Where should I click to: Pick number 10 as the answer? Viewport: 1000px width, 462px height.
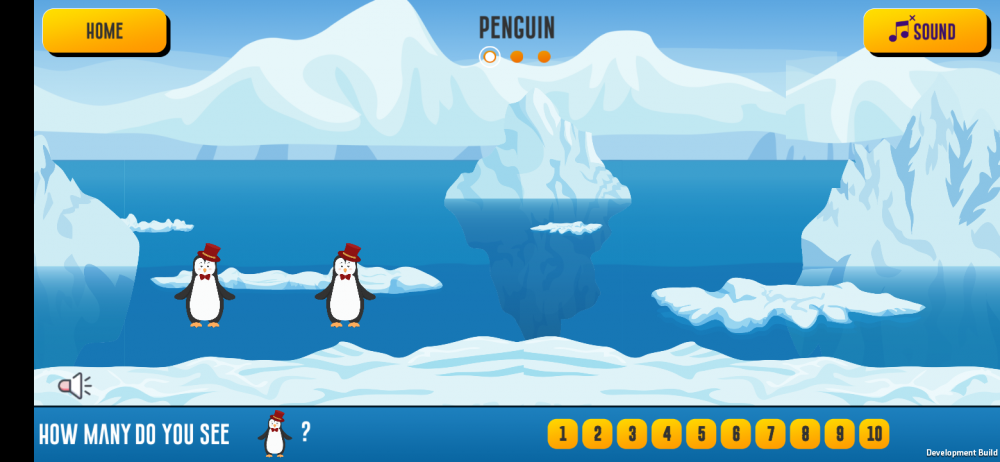874,434
